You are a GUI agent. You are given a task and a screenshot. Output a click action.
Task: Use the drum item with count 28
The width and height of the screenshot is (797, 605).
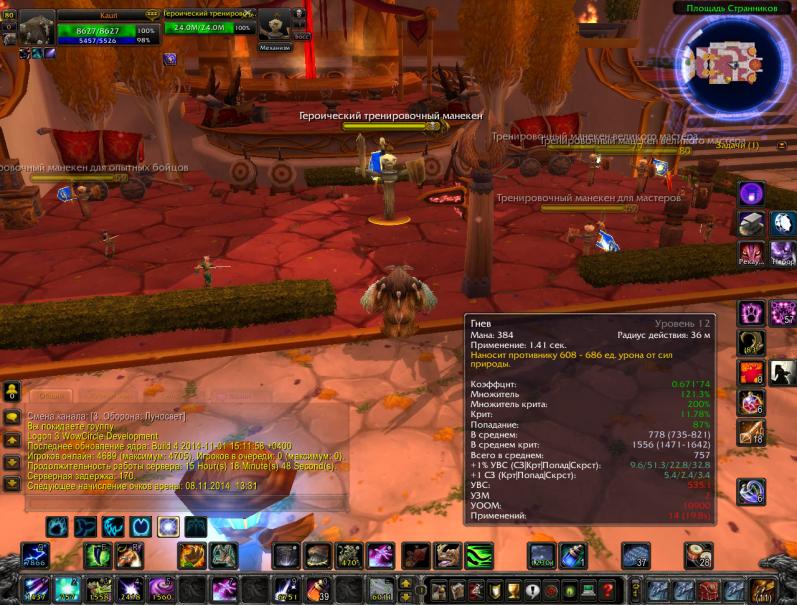pos(698,555)
